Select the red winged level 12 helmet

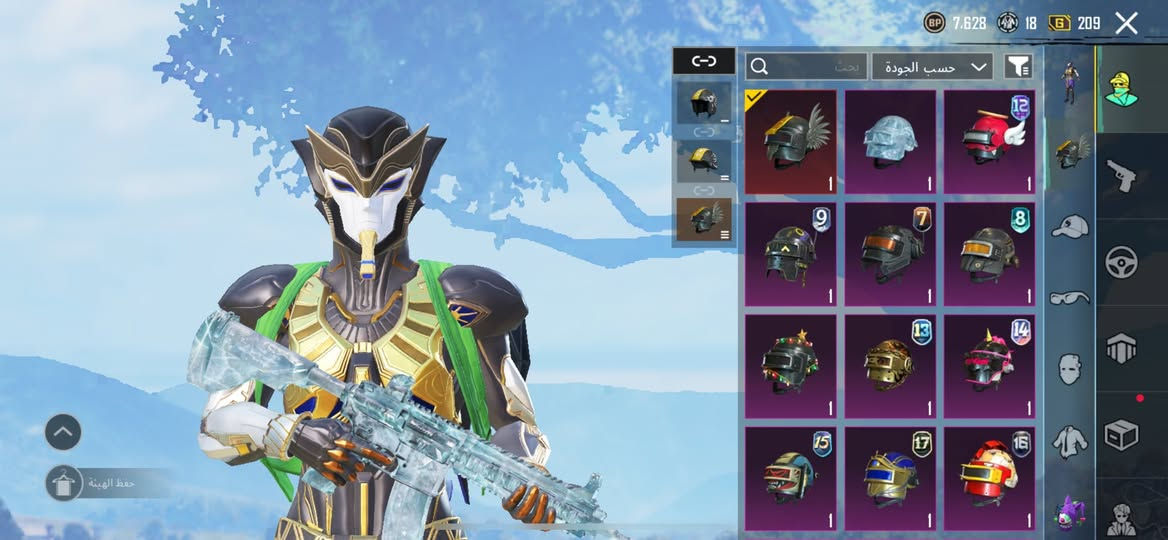[x=989, y=141]
